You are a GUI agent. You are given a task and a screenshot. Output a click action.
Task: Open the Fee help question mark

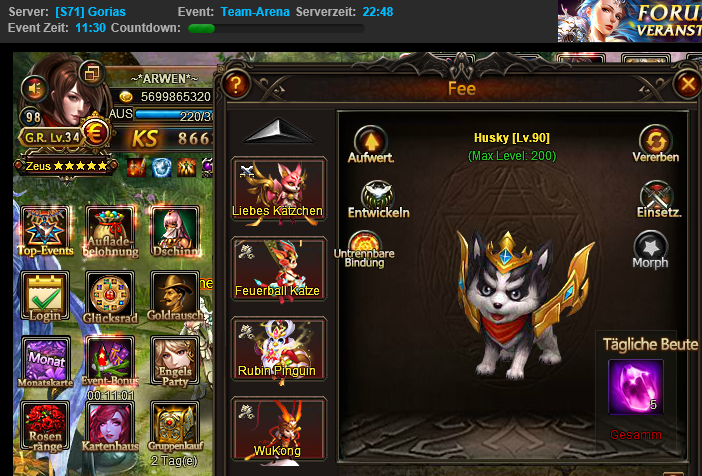click(237, 85)
